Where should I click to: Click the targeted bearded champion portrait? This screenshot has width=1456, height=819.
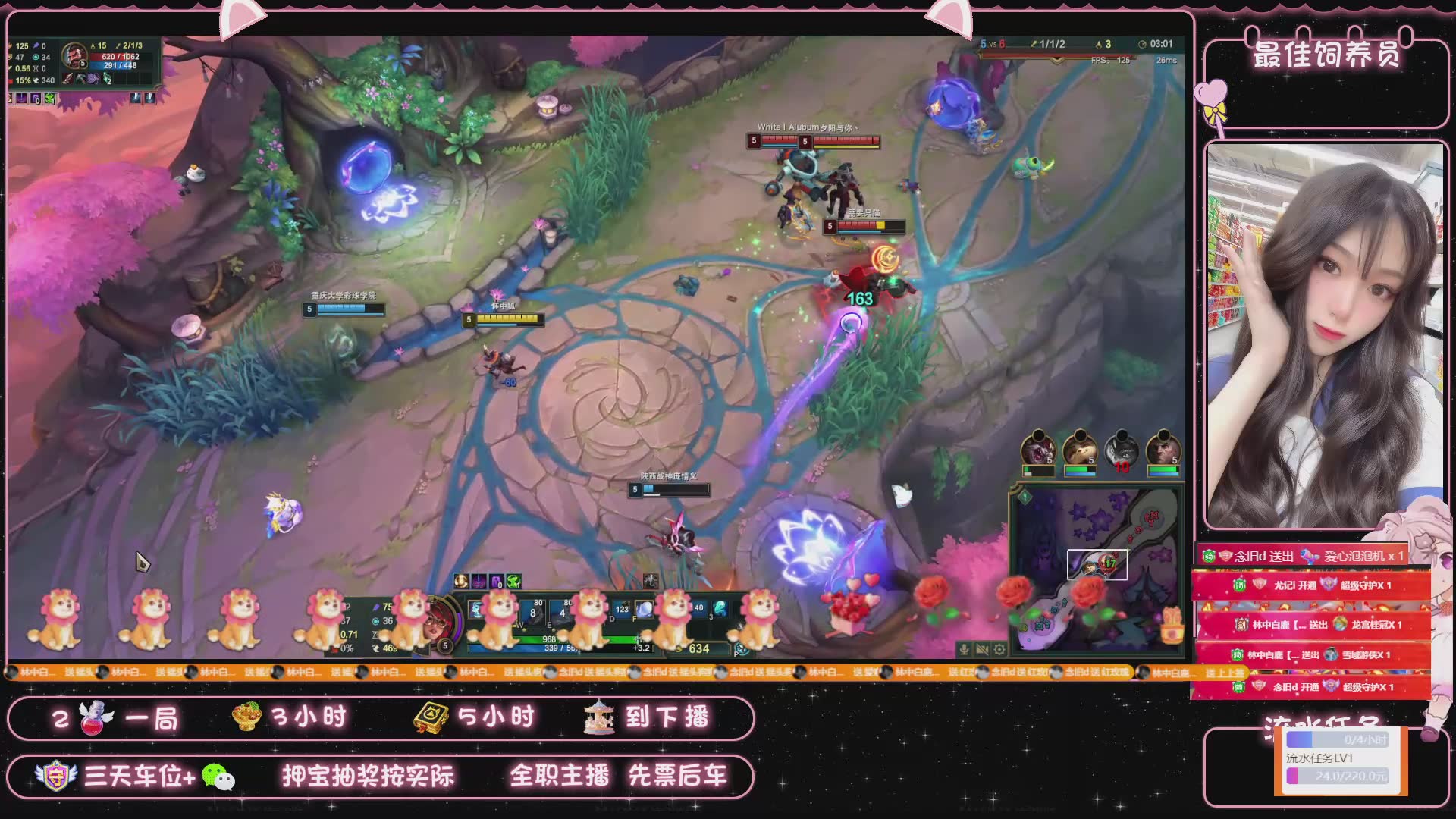74,55
